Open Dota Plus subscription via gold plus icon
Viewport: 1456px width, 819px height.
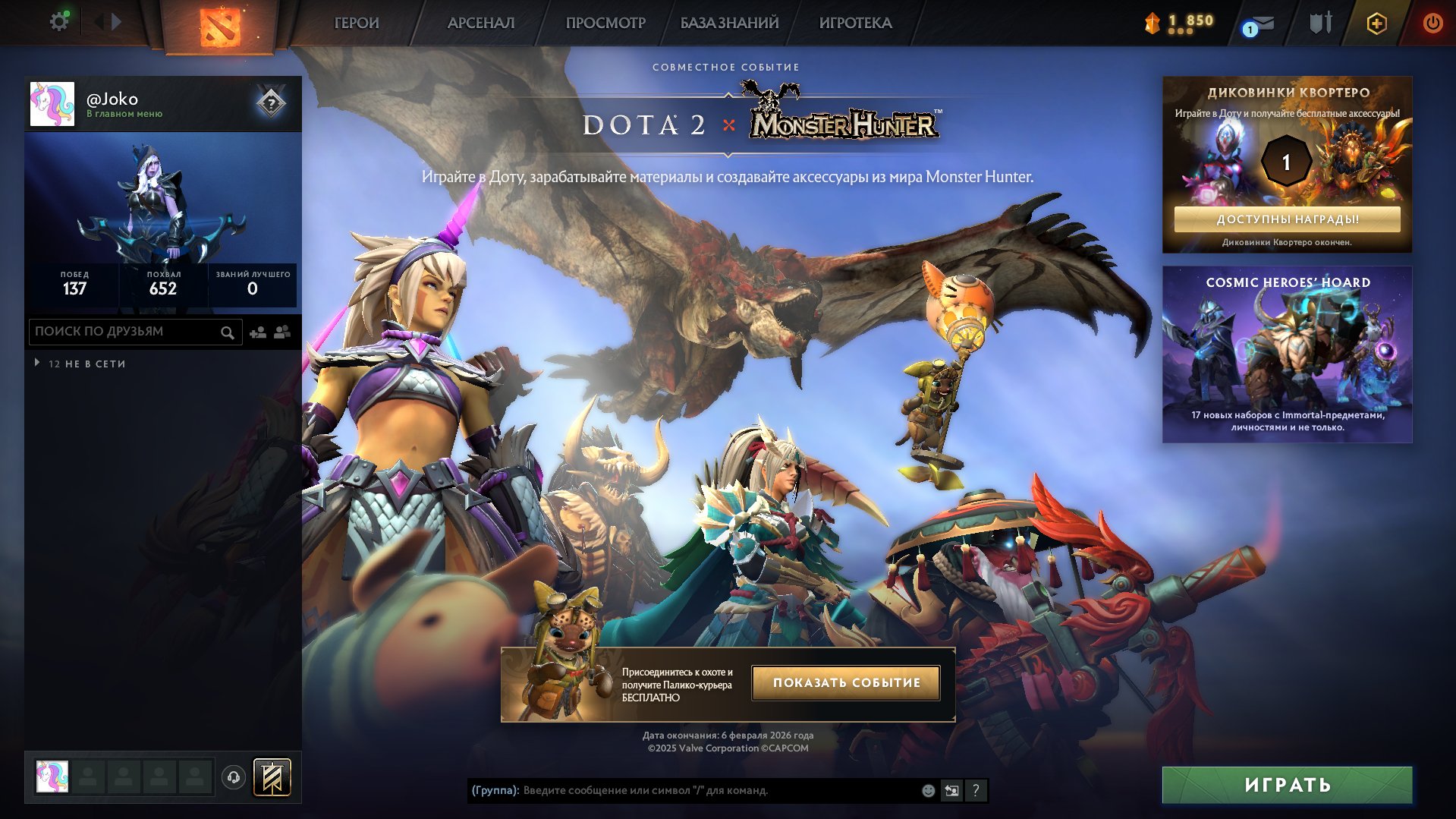[1376, 23]
